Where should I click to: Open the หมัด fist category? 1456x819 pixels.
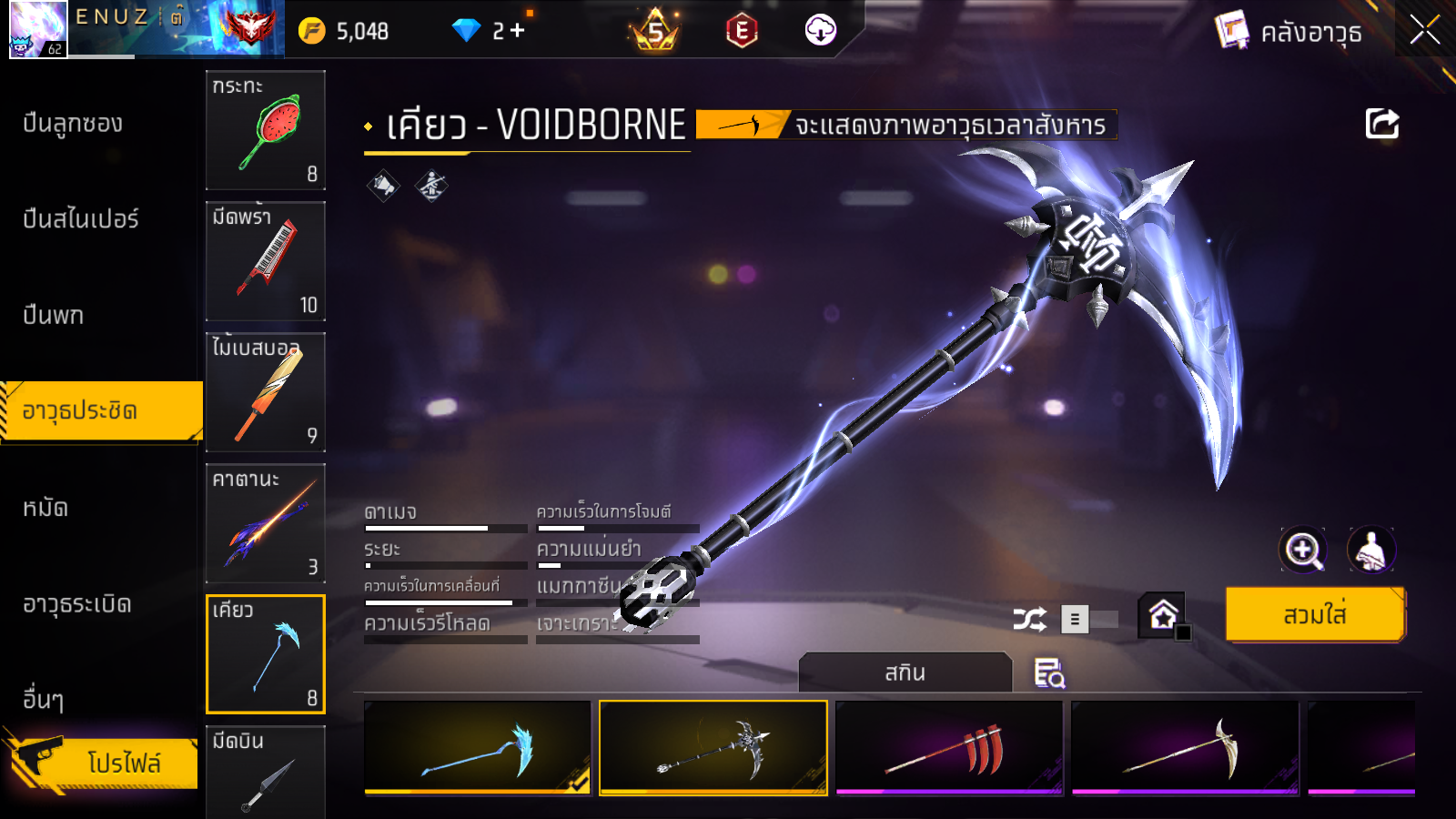[x=45, y=508]
